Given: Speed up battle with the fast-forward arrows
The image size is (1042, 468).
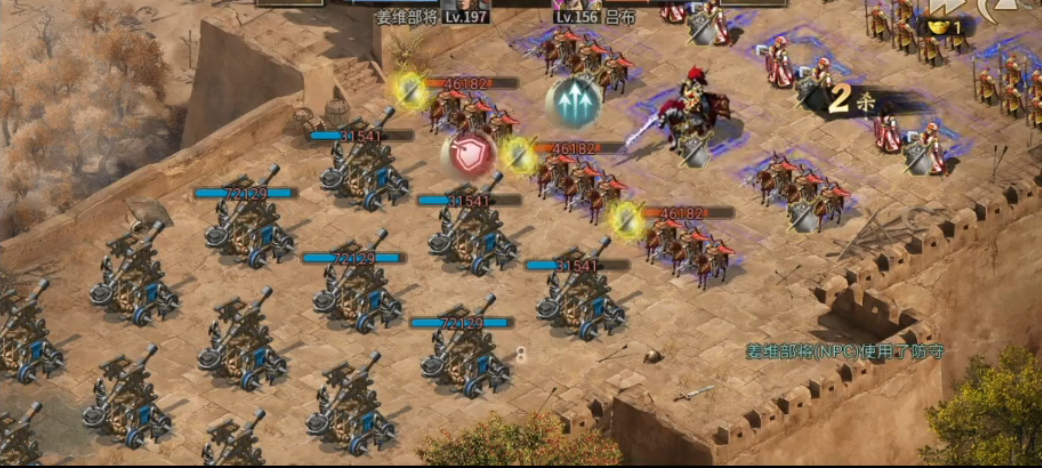Looking at the screenshot, I should click(x=941, y=6).
